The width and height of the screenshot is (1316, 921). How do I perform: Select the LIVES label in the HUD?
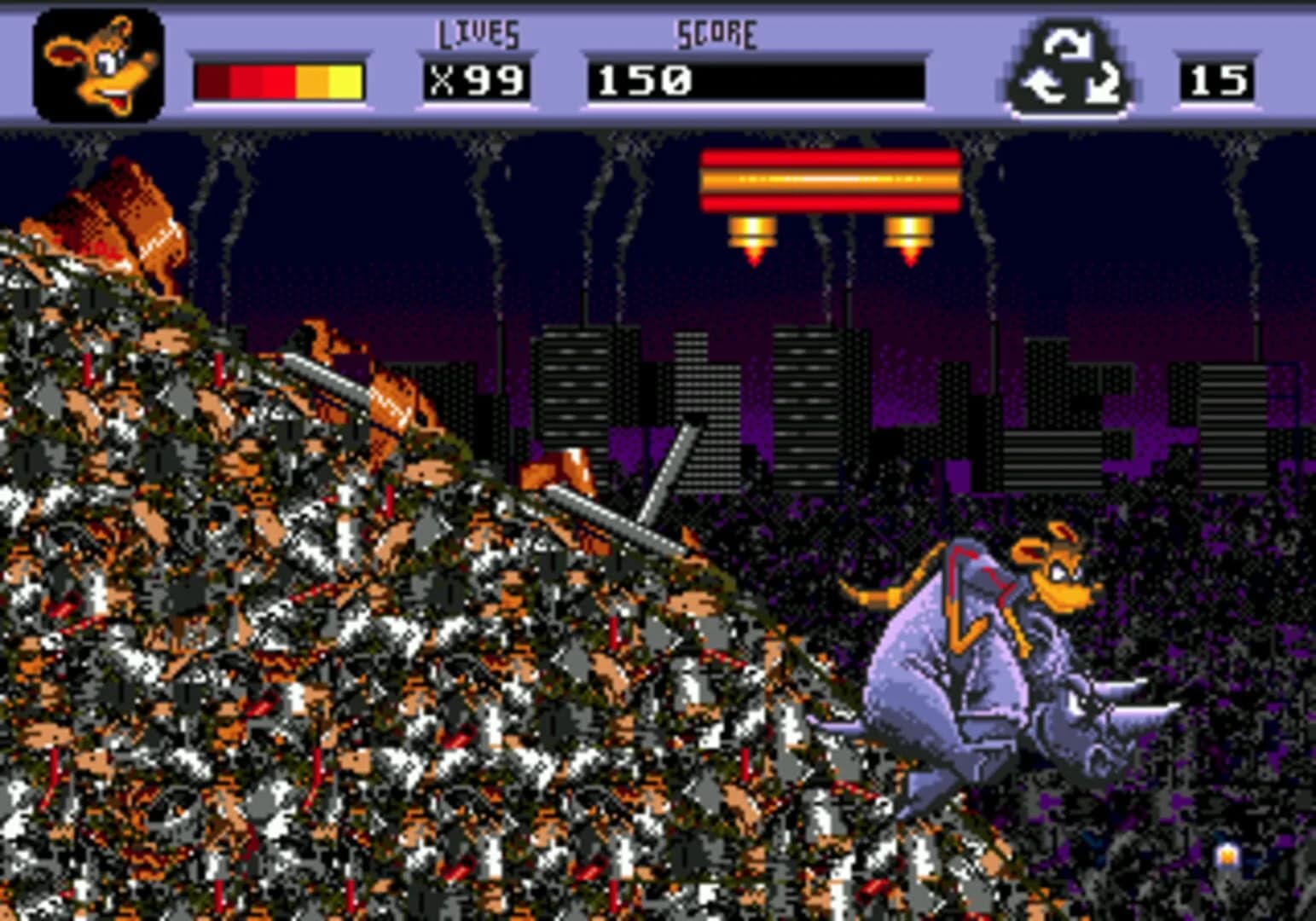(x=478, y=34)
